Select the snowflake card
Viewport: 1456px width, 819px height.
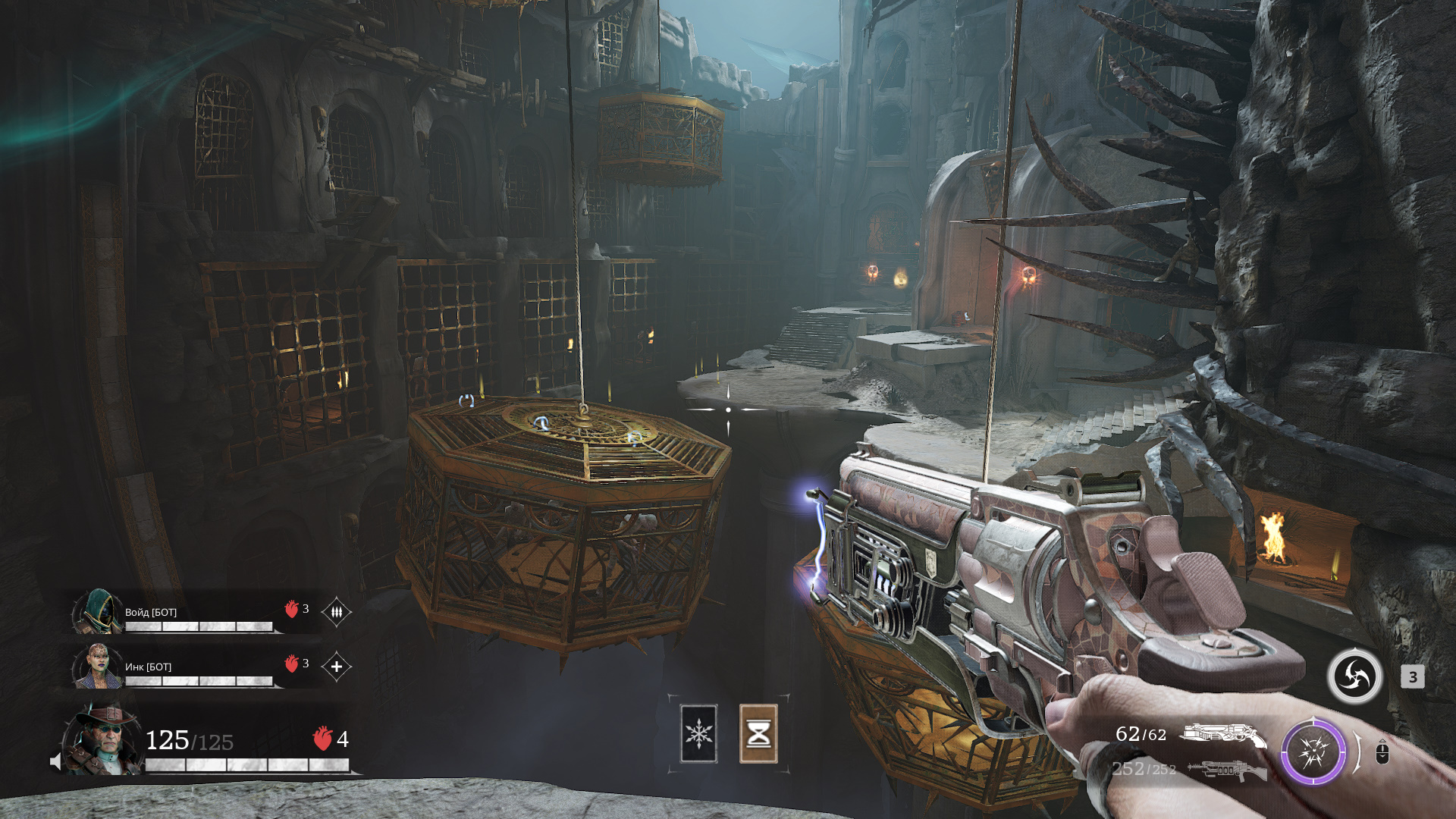click(698, 733)
